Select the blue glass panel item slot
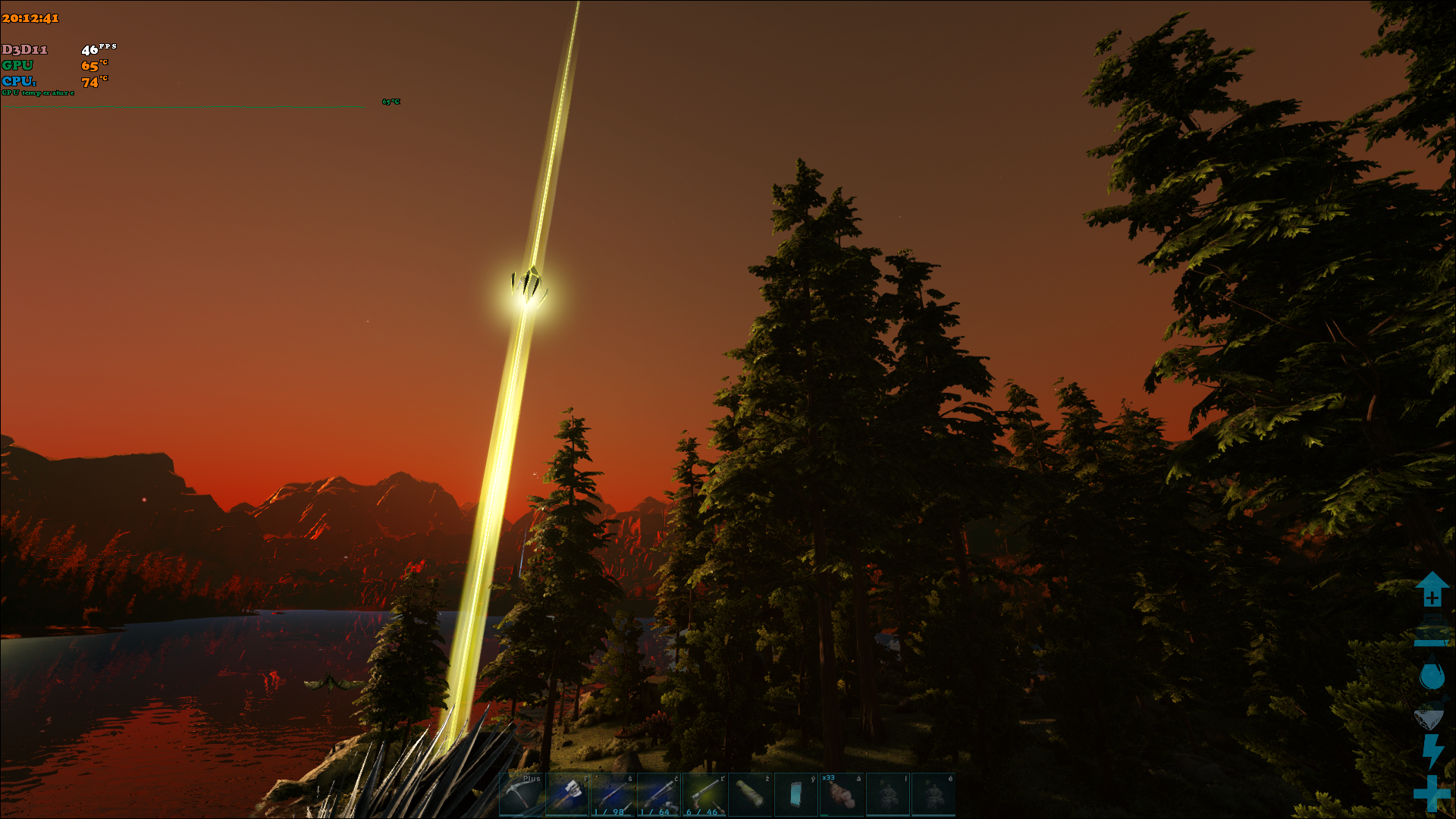Screen dimensions: 1456x819 click(x=796, y=795)
